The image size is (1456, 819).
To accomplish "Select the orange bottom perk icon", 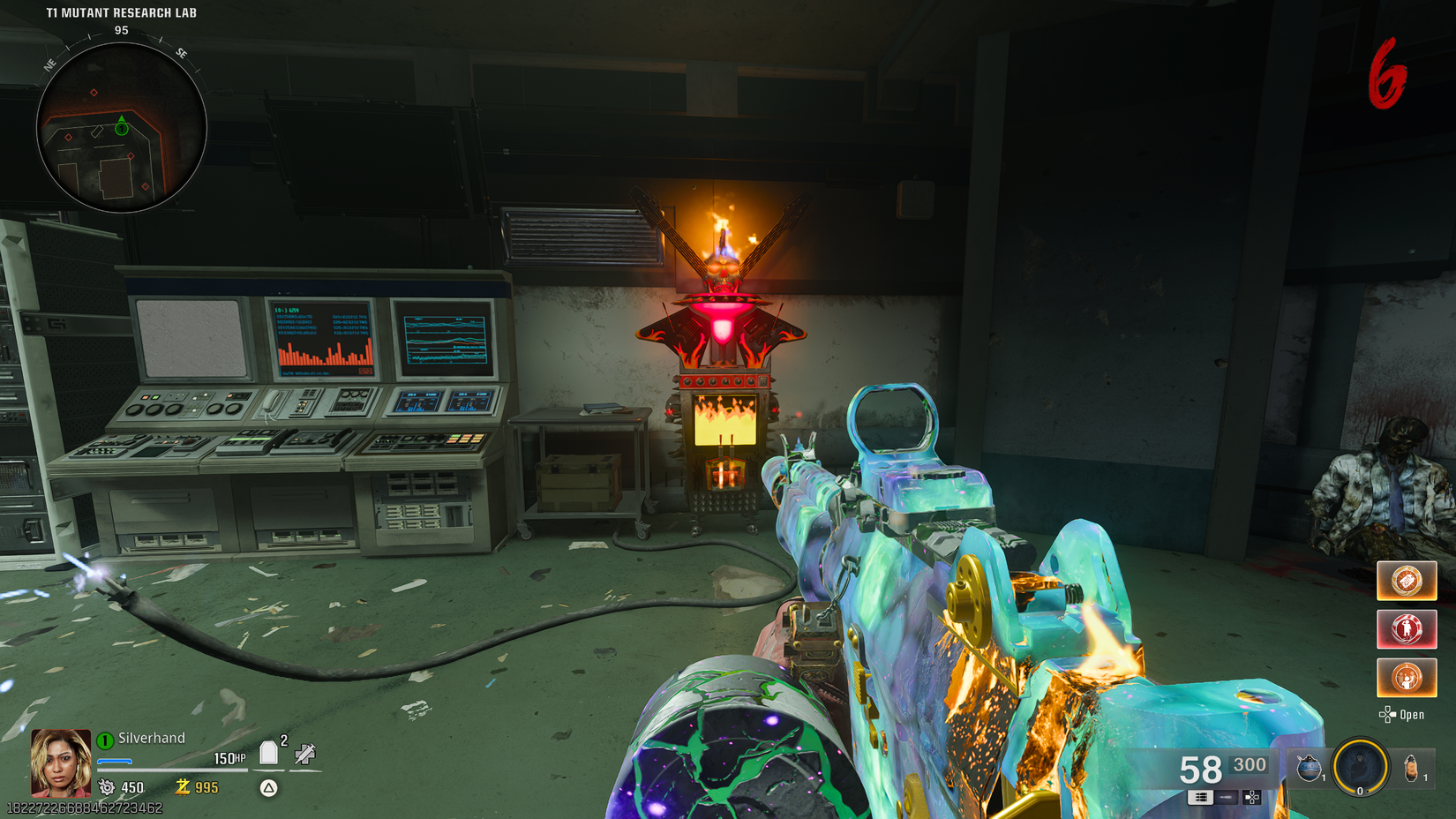I will coord(1407,677).
